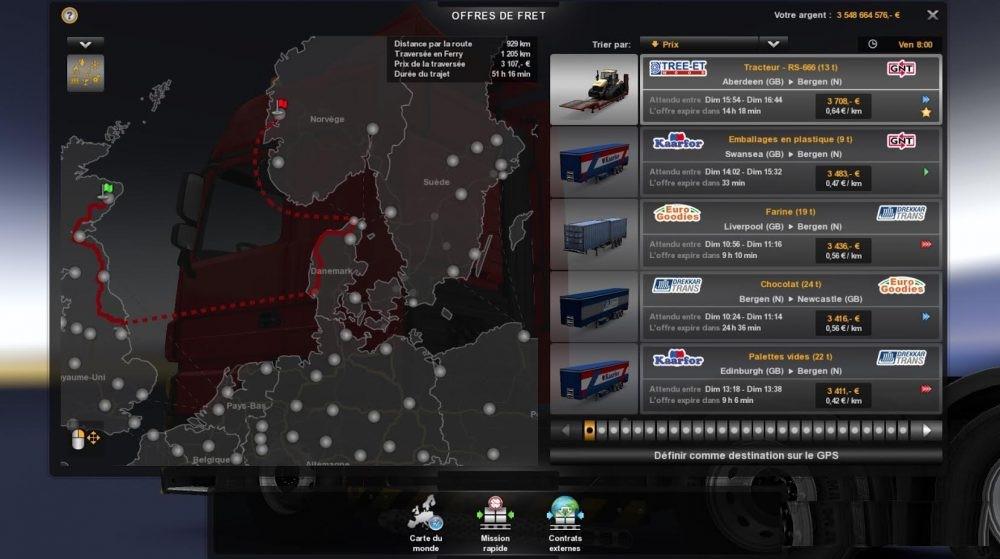
Task: Select the Palettes vides freight offer
Action: point(790,377)
